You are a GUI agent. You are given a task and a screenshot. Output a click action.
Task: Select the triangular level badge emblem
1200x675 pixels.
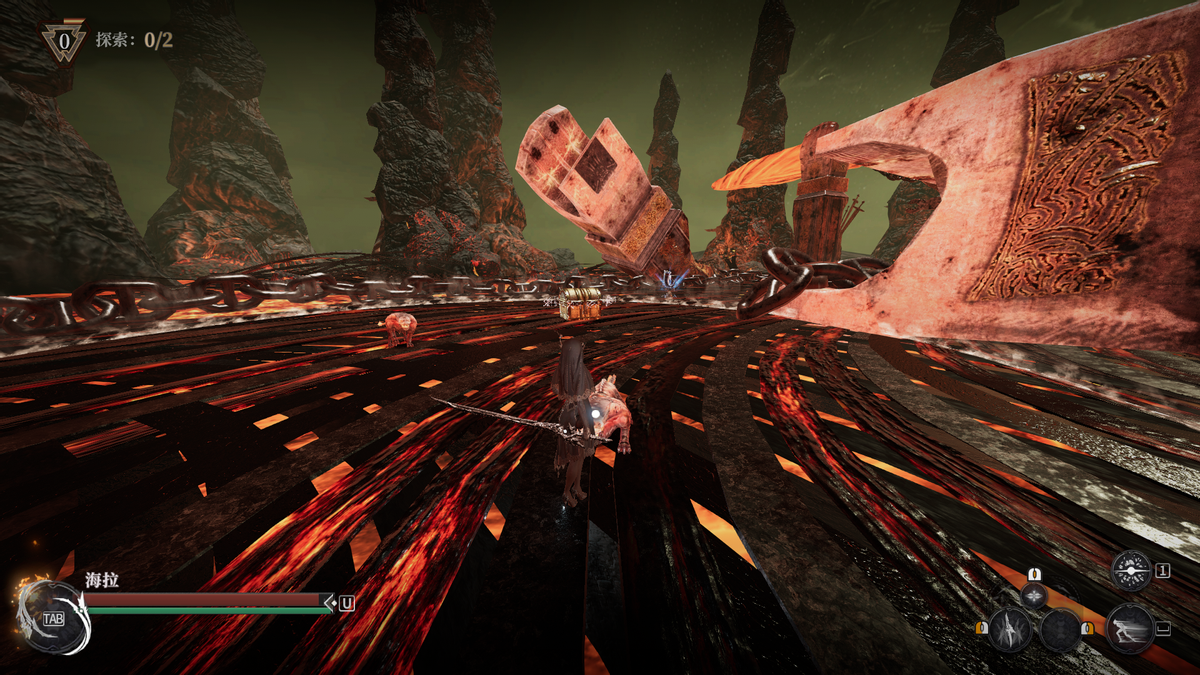[x=63, y=42]
